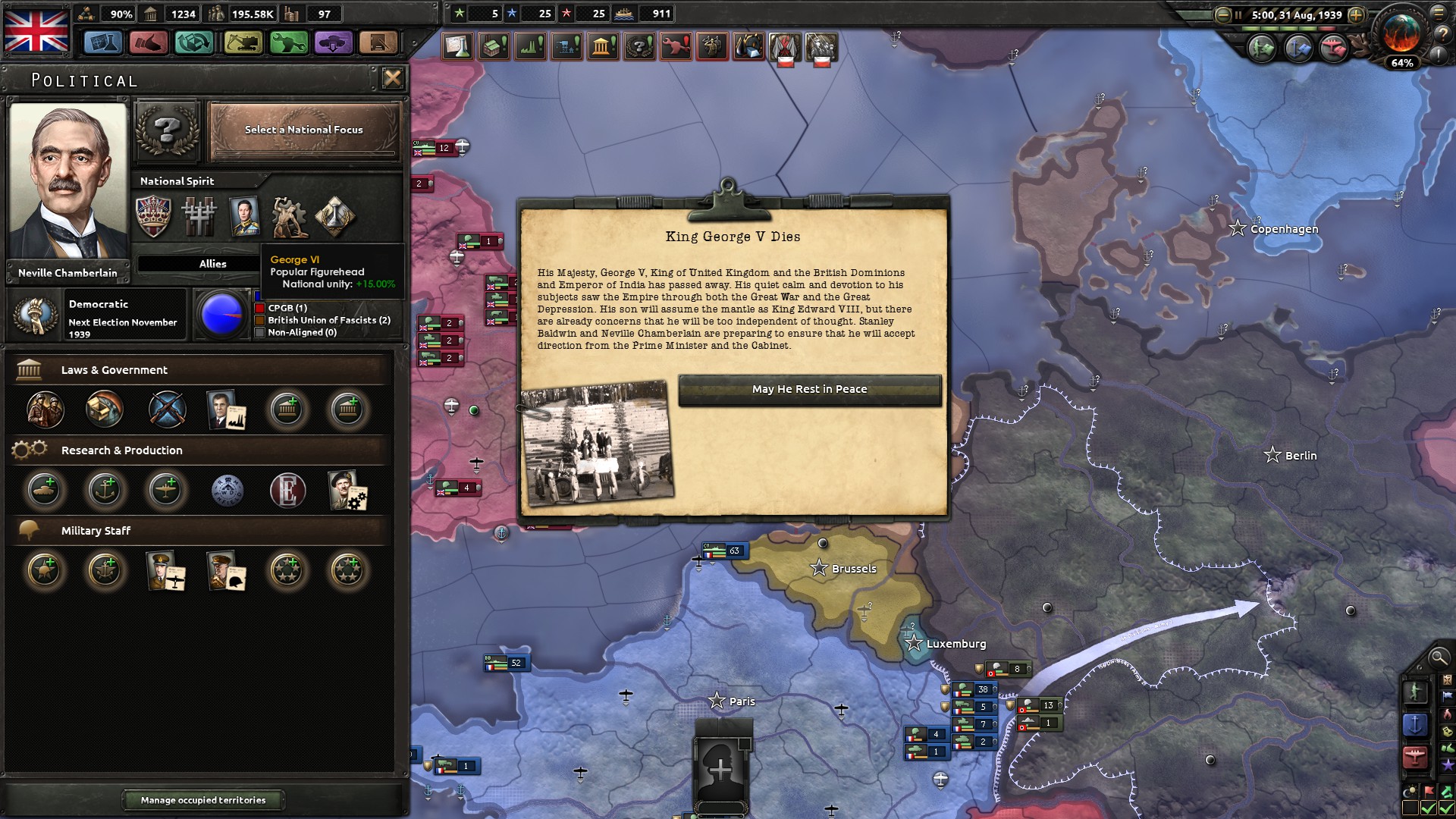Pause the game with the pause button

point(1238,14)
